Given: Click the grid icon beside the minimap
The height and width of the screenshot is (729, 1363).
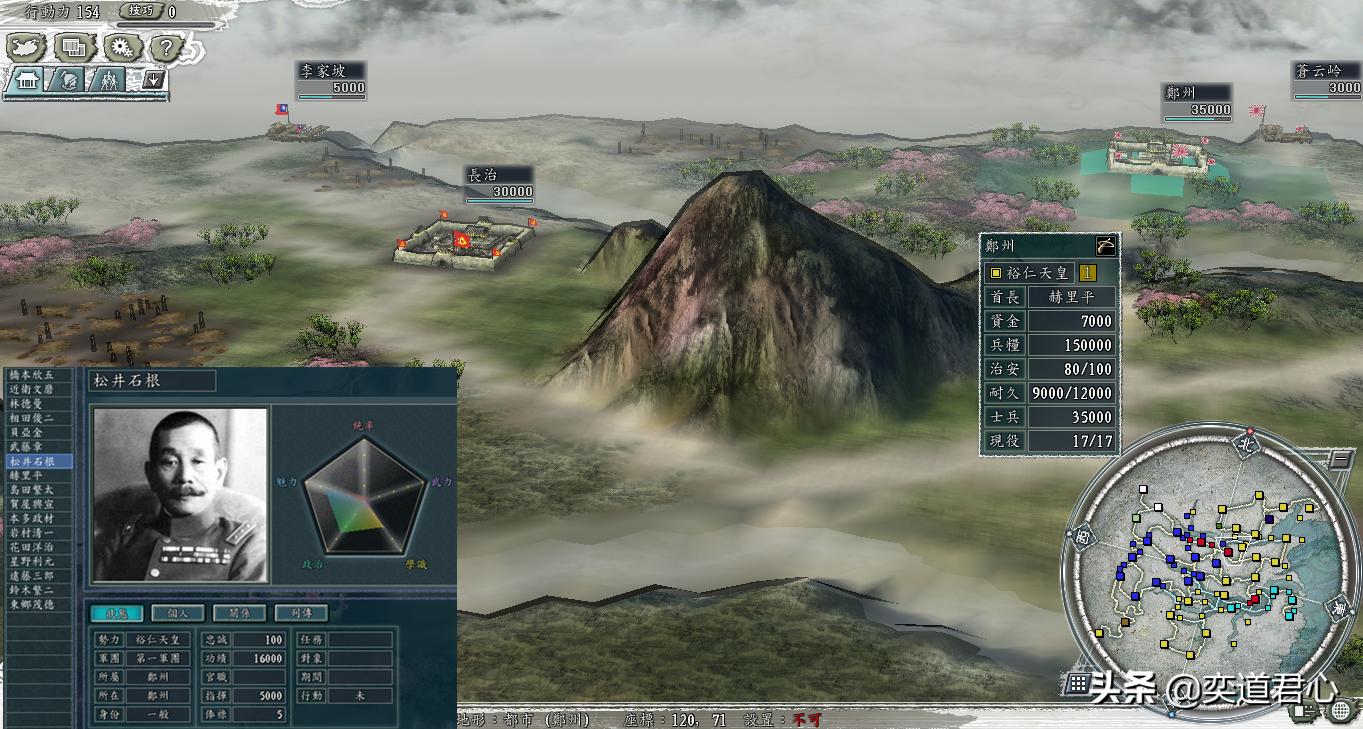Looking at the screenshot, I should click(1077, 684).
